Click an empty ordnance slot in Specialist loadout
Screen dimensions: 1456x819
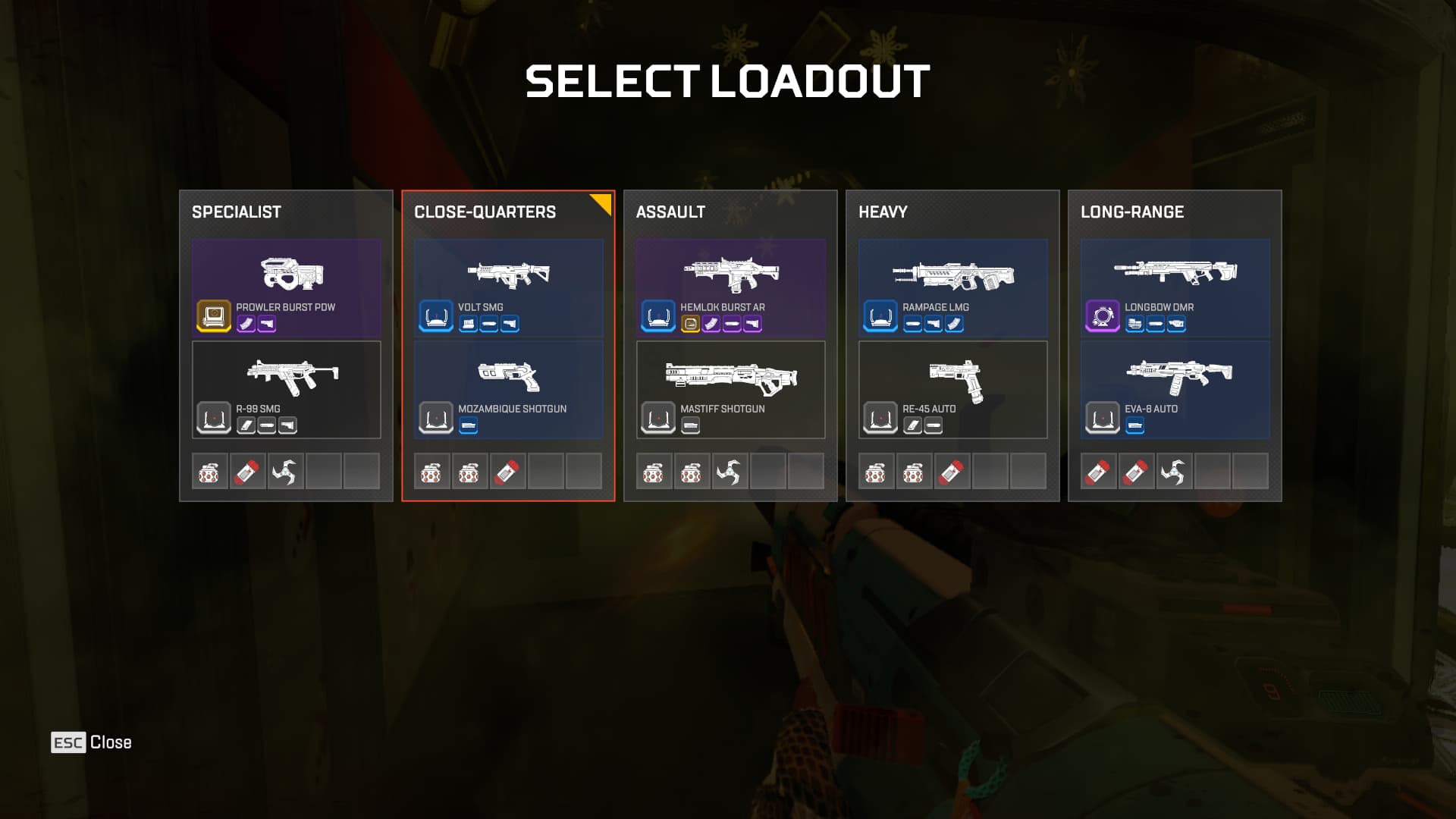pos(324,472)
